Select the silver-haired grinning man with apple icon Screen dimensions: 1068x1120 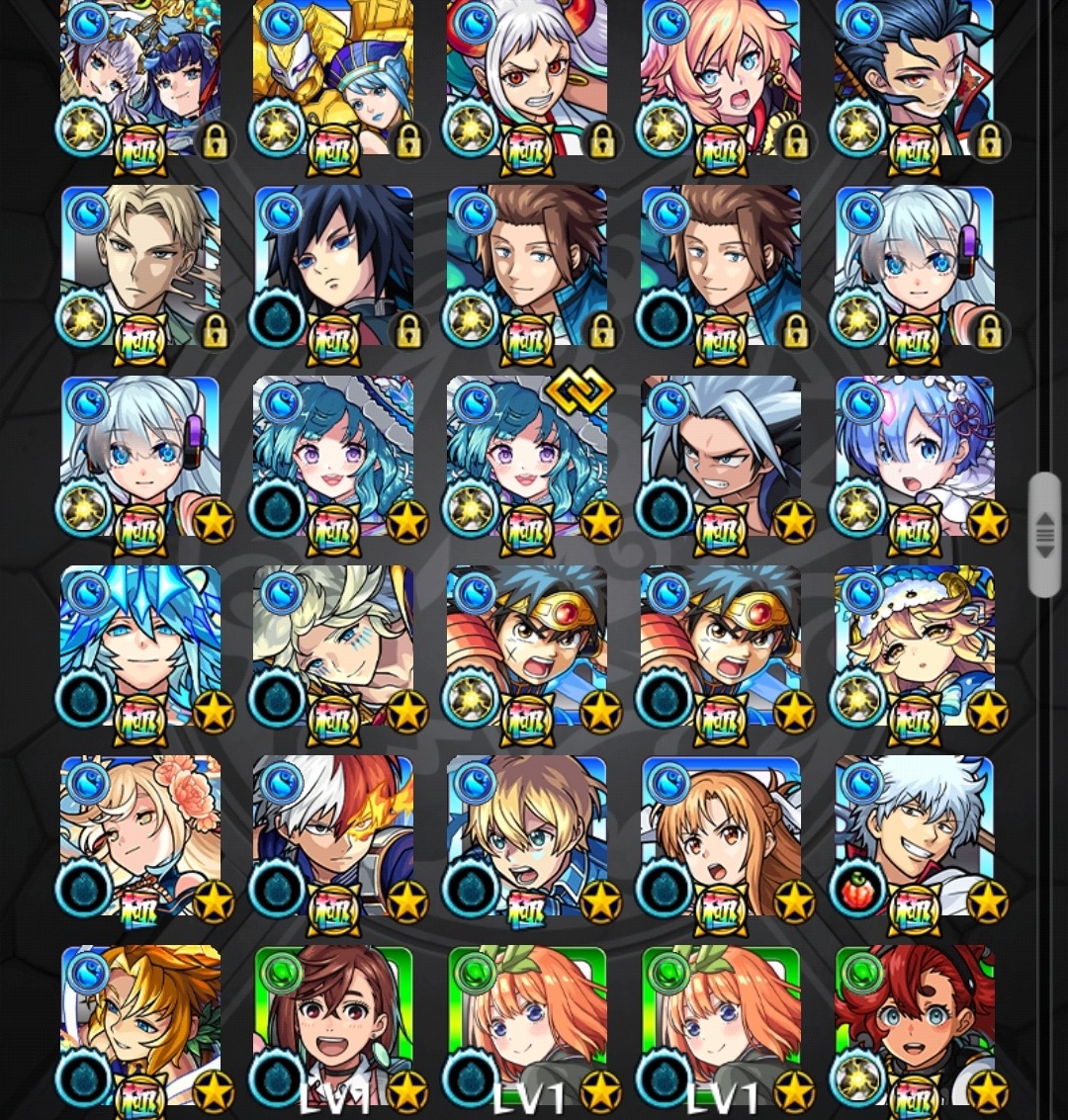(914, 835)
